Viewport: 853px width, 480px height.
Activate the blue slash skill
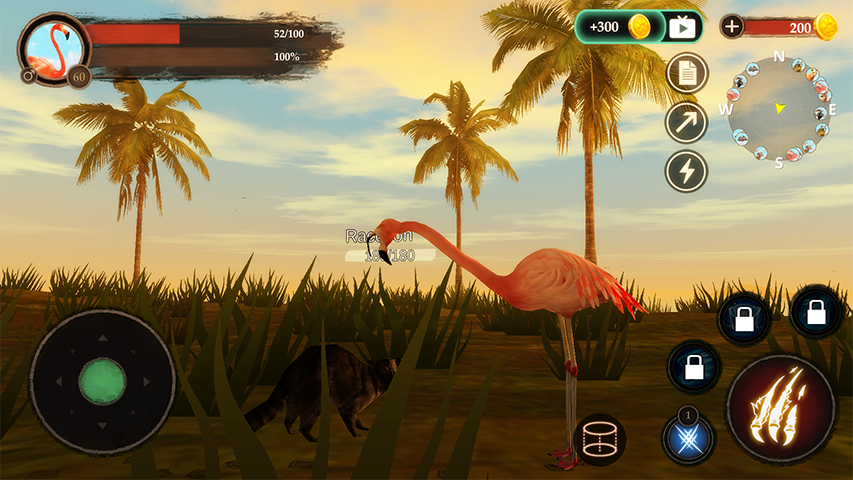(x=689, y=438)
